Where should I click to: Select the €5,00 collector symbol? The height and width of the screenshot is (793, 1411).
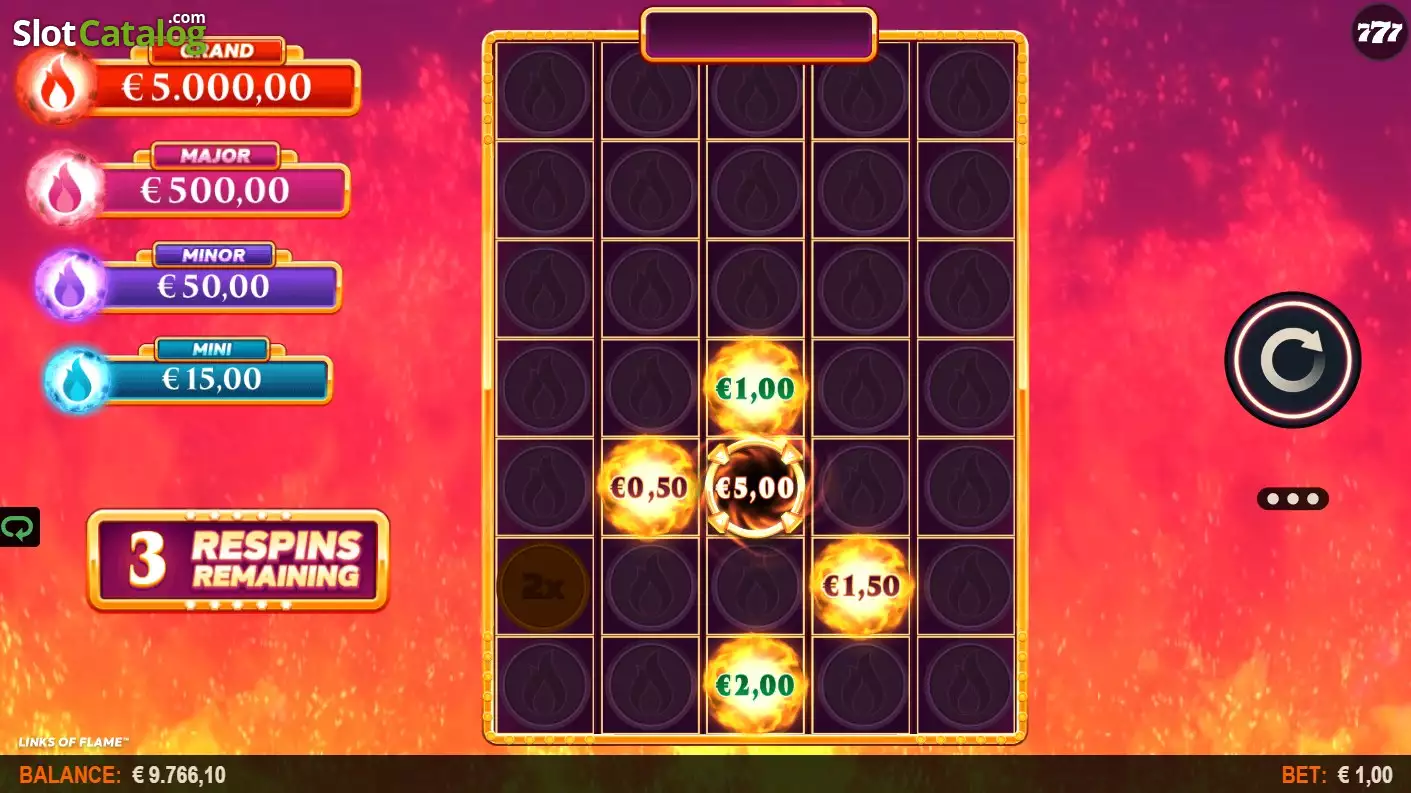pyautogui.click(x=755, y=488)
